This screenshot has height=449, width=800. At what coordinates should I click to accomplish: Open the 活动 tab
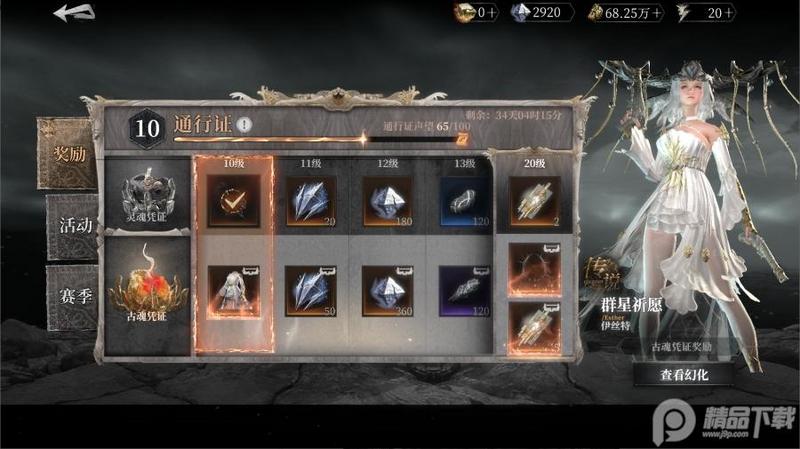click(x=73, y=225)
